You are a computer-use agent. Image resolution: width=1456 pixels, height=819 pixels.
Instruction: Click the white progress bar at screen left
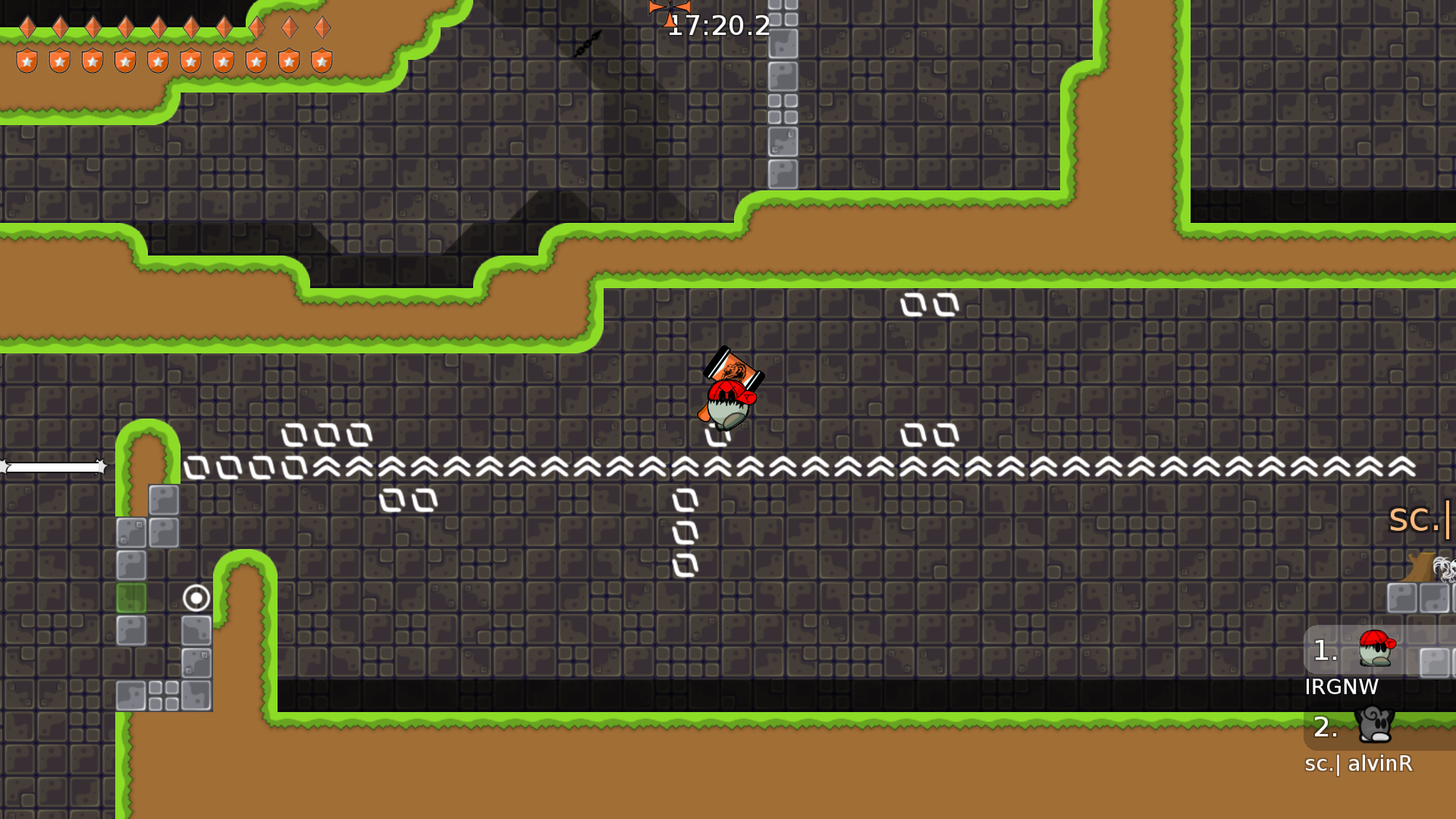click(x=53, y=466)
